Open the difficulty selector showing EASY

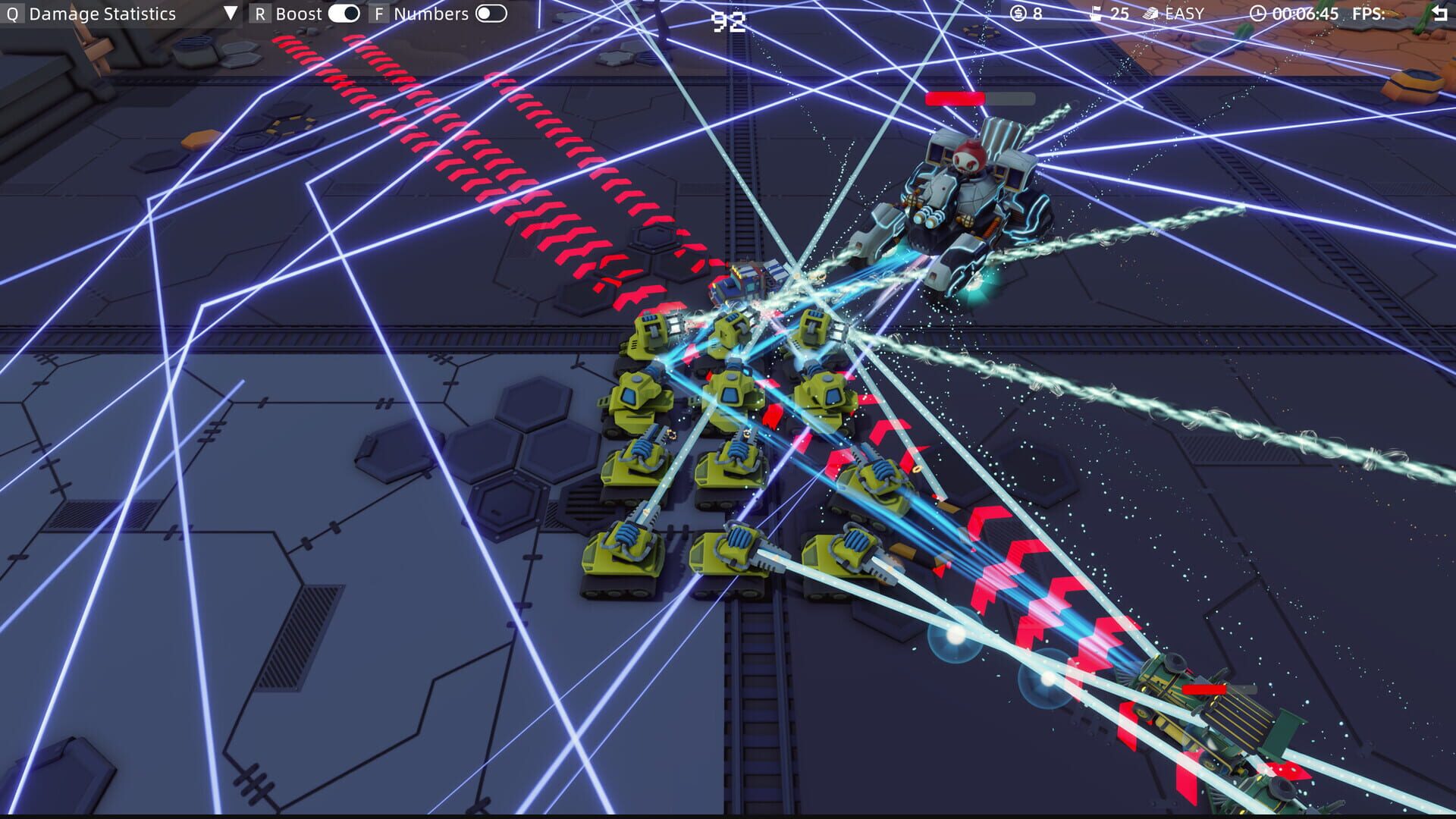pos(1183,13)
